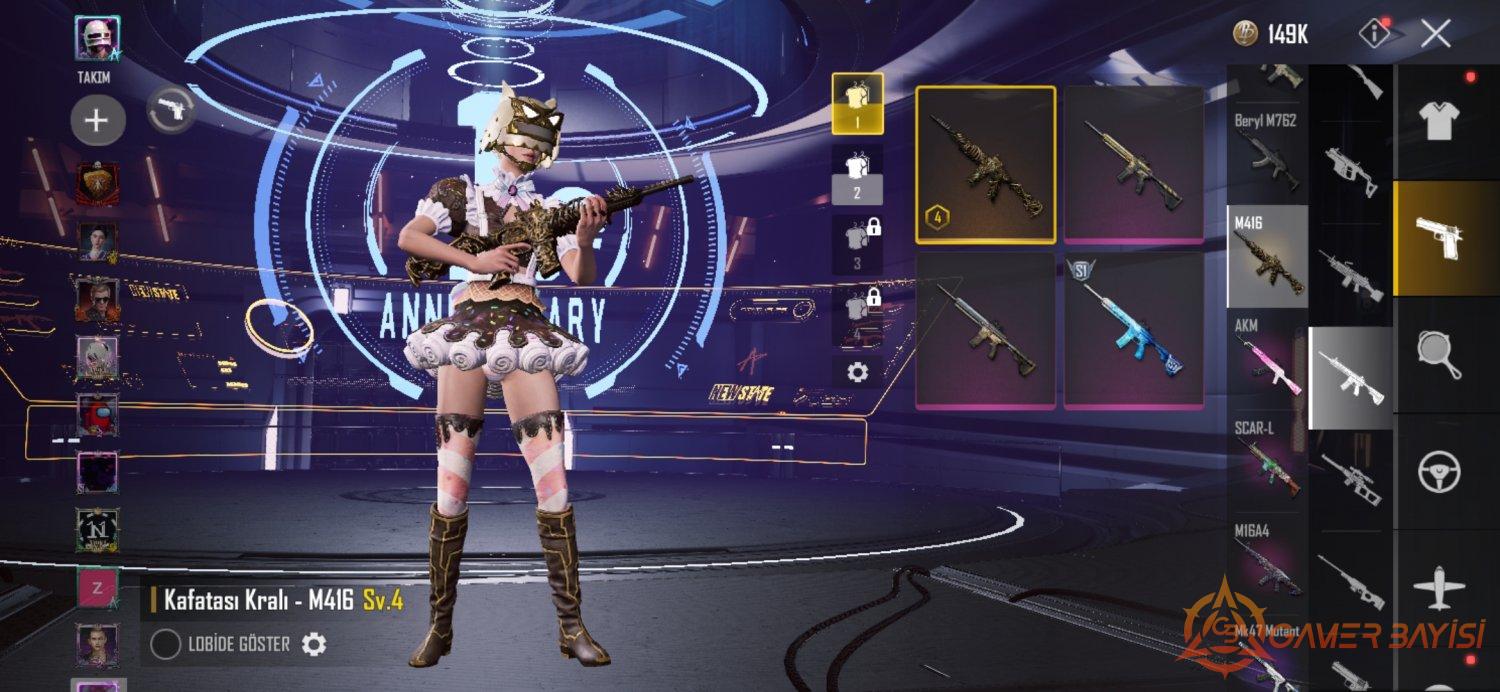Switch to outfit preset 2

(857, 174)
